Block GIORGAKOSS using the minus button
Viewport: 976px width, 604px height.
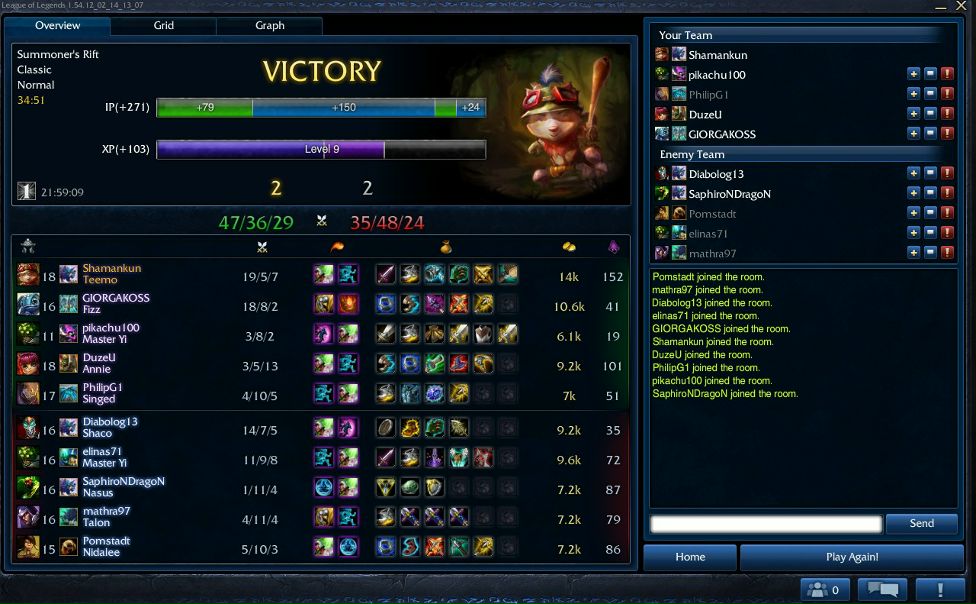(930, 134)
